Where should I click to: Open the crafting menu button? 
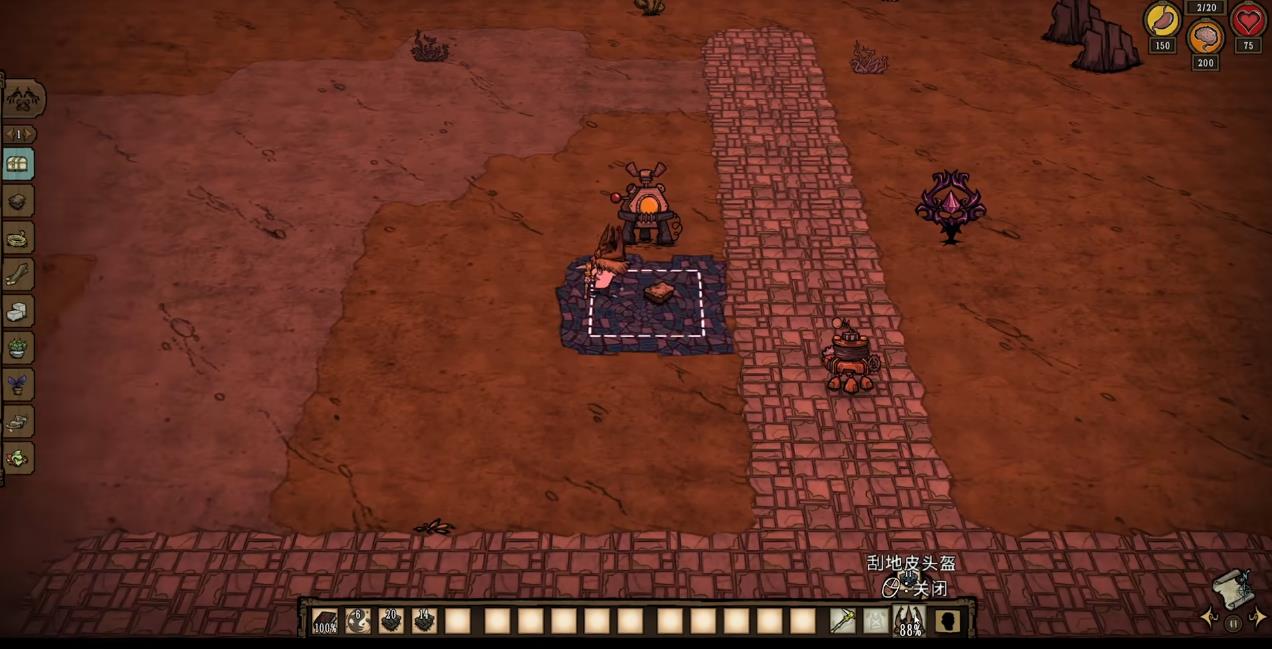pyautogui.click(x=22, y=99)
